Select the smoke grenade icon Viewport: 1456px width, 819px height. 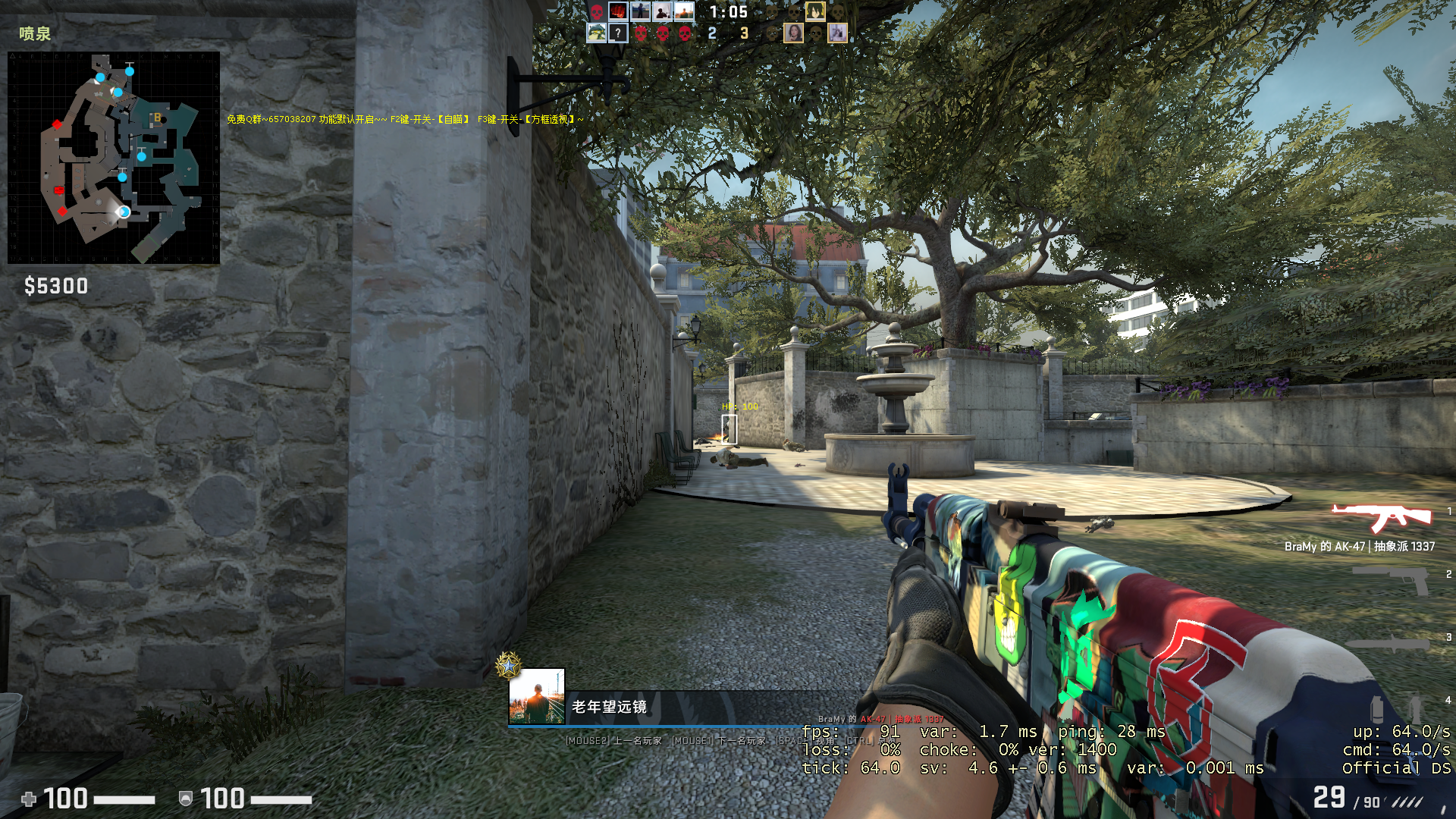(1377, 709)
